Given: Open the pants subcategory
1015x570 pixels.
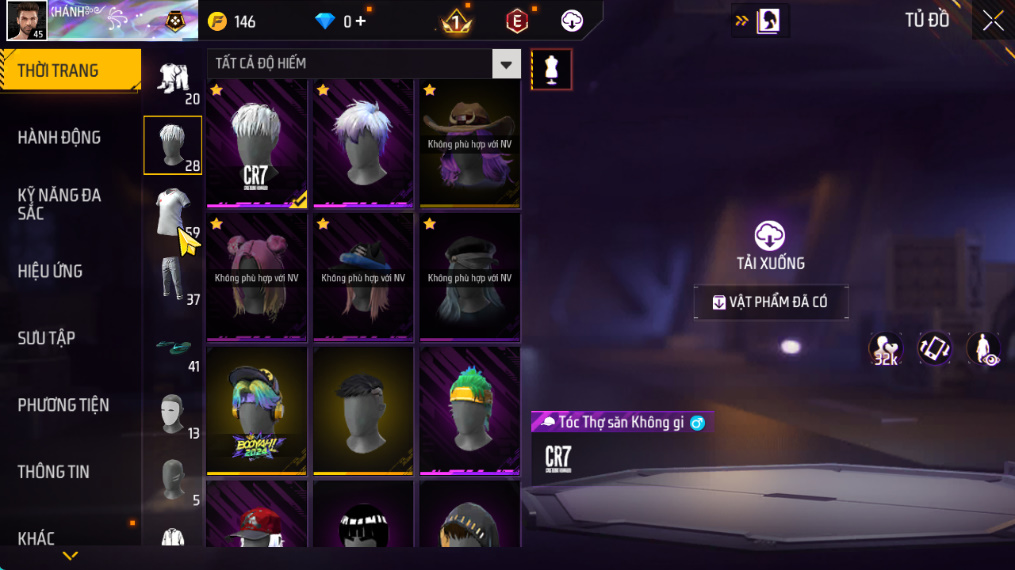Looking at the screenshot, I should [x=172, y=279].
